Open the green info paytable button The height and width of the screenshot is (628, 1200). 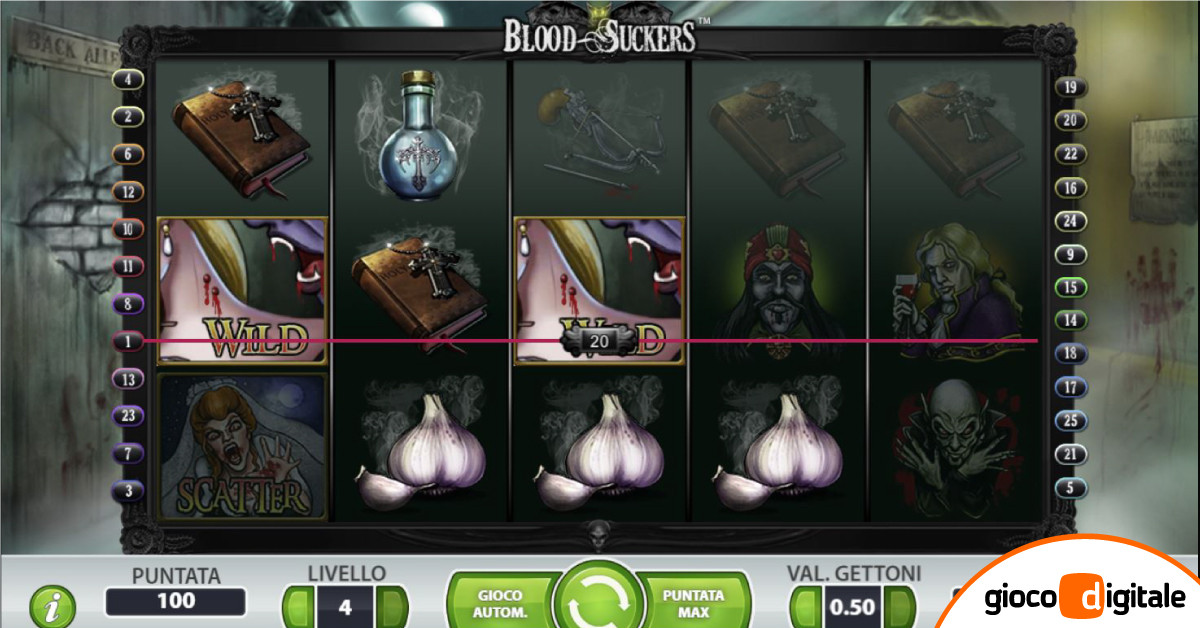(x=52, y=606)
